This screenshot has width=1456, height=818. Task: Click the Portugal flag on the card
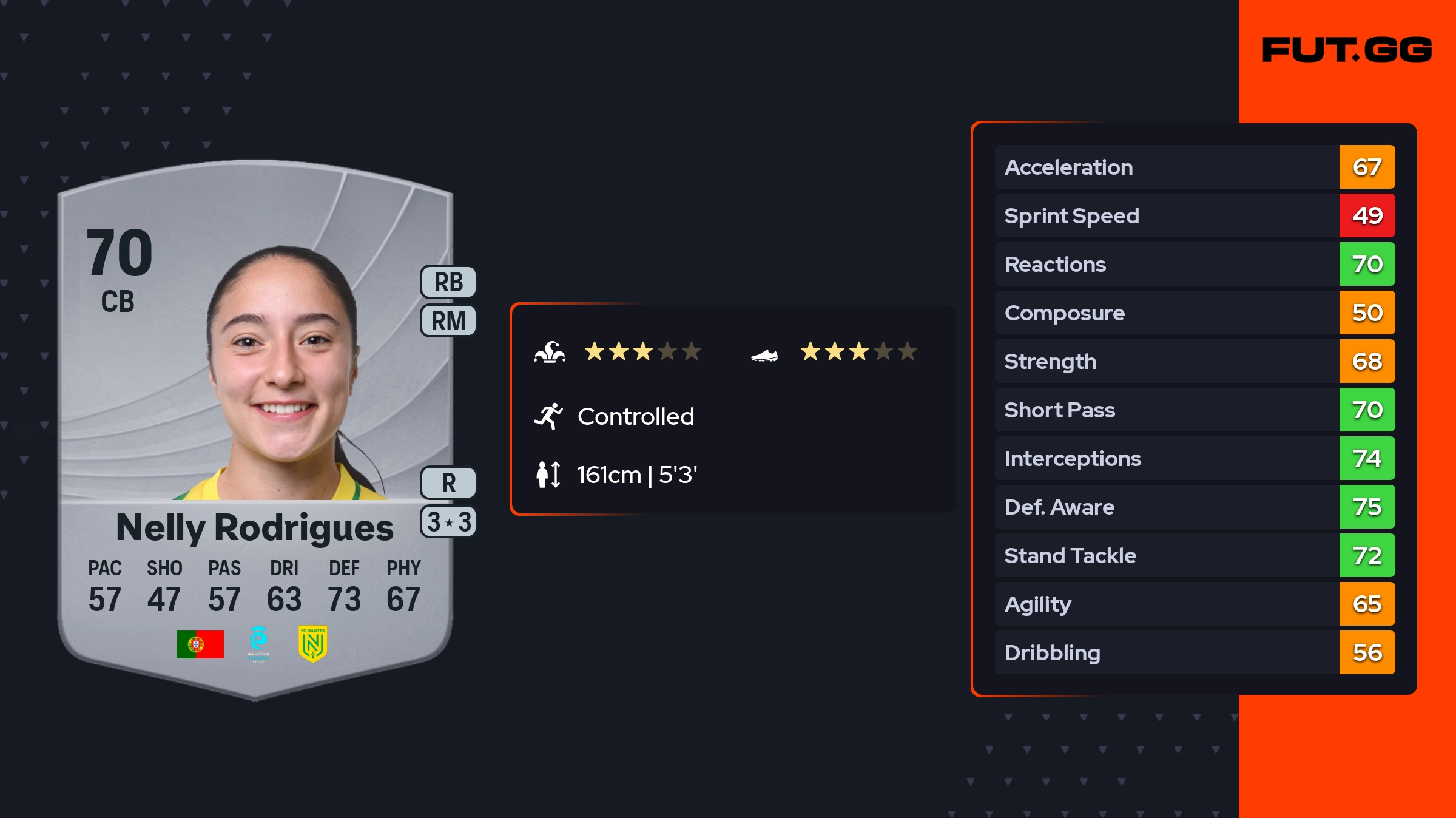200,644
